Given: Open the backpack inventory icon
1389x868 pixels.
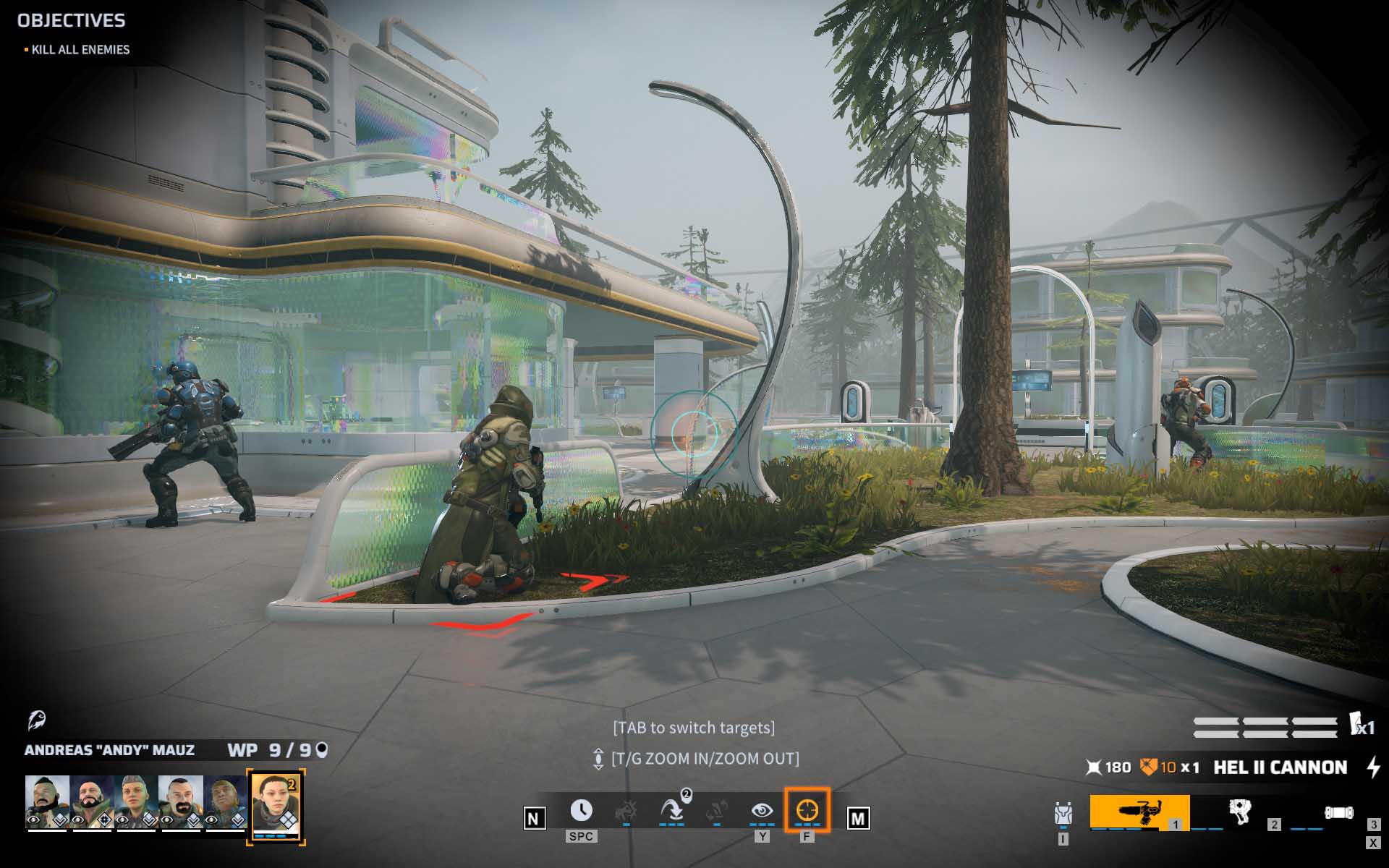Looking at the screenshot, I should pyautogui.click(x=1062, y=815).
